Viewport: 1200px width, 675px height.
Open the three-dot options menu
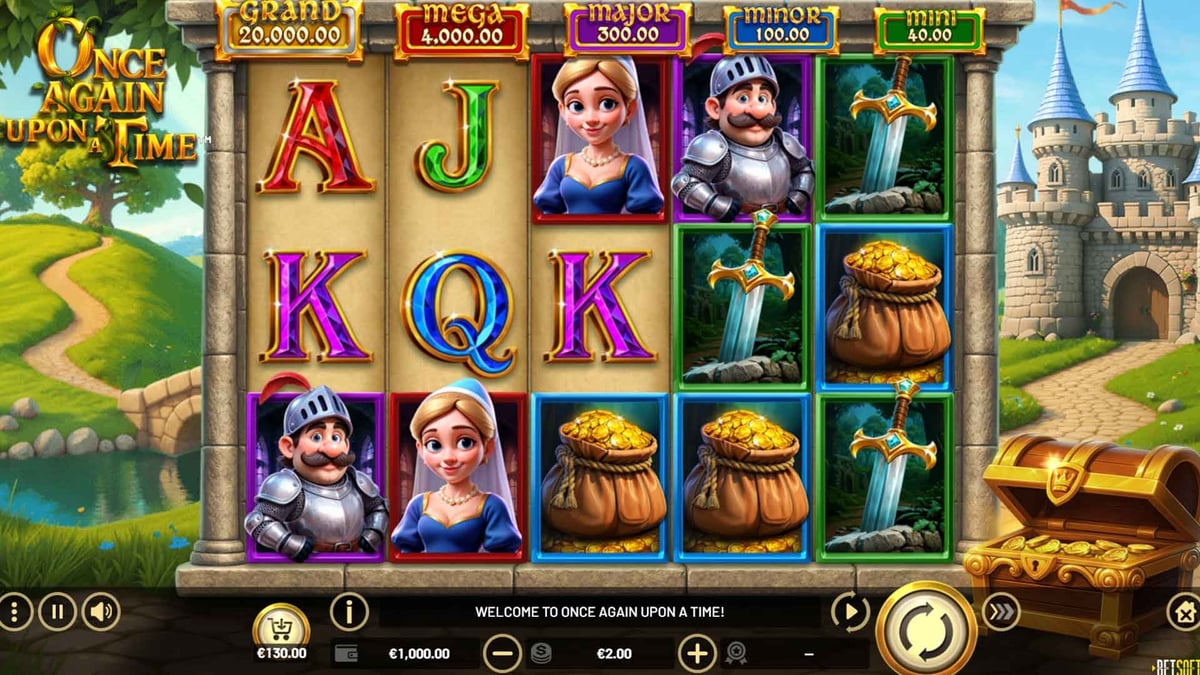click(x=14, y=611)
